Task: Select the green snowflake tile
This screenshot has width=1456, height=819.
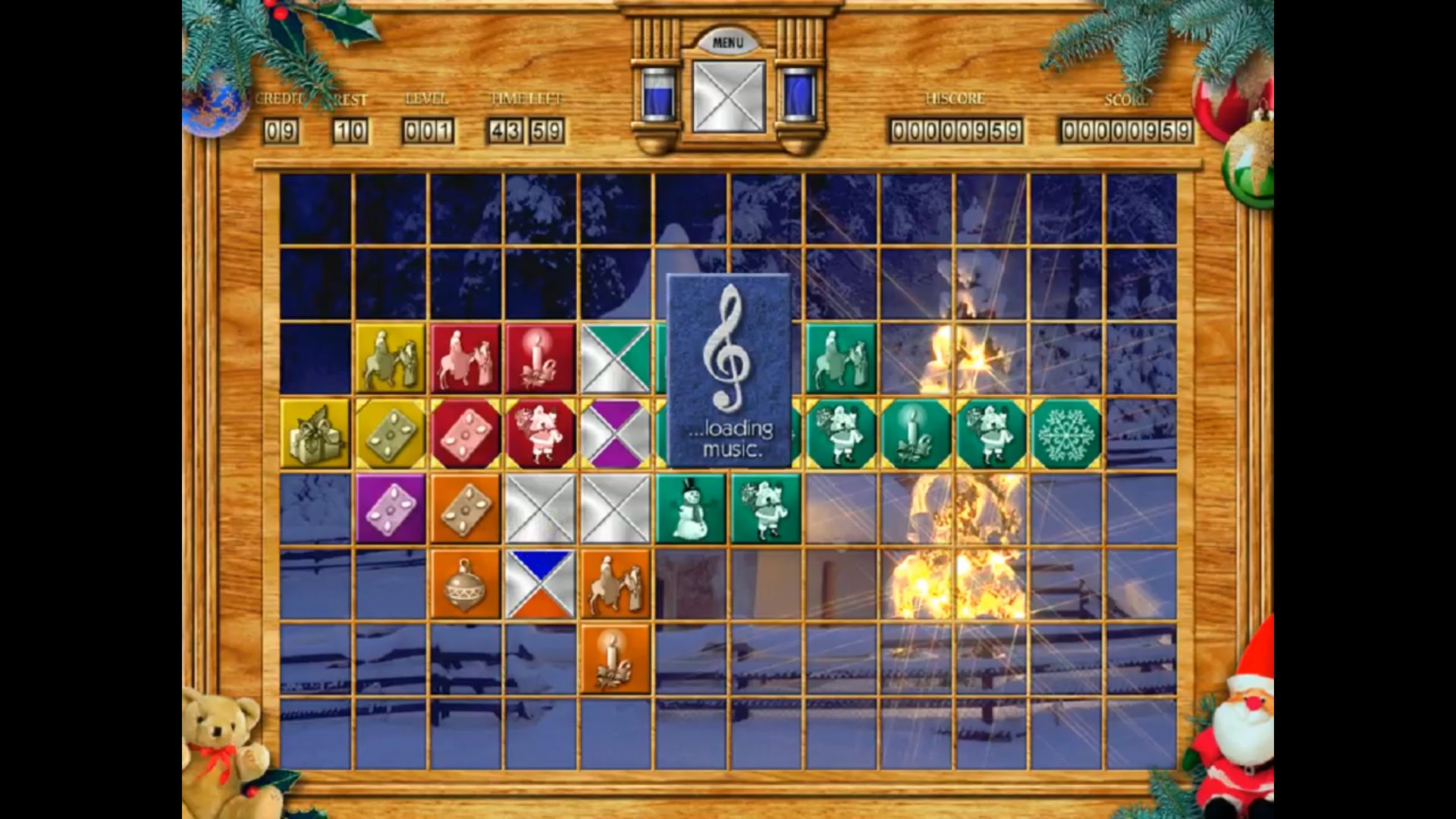Action: pos(1066,434)
